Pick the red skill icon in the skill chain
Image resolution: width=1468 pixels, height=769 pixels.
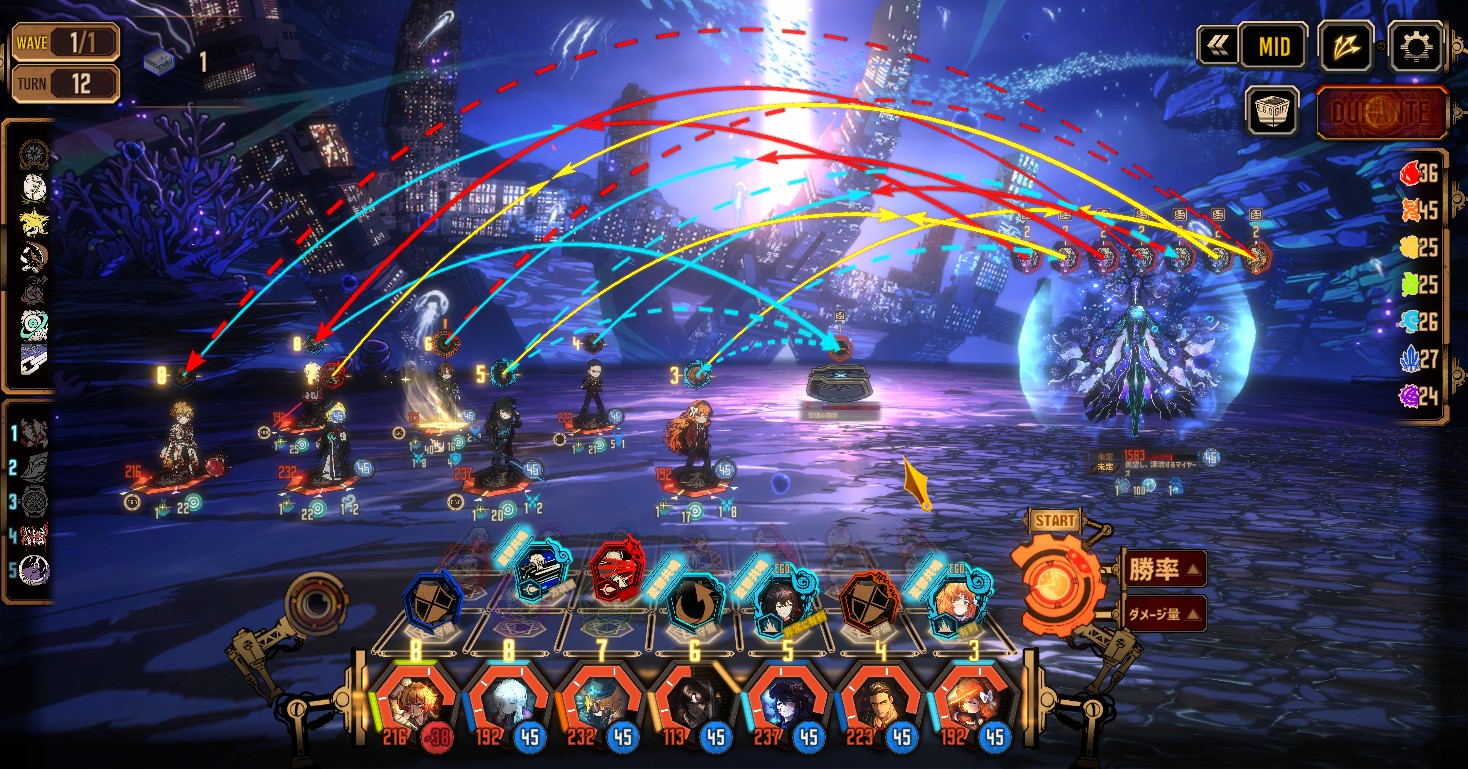pos(616,574)
